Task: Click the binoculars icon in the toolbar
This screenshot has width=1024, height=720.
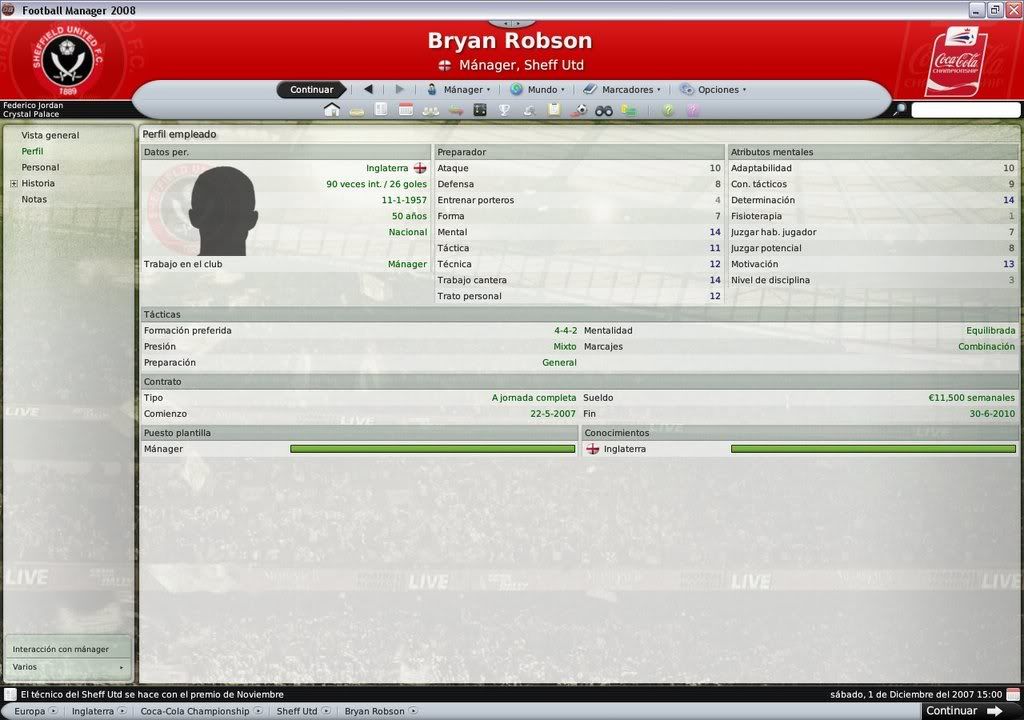Action: point(604,110)
